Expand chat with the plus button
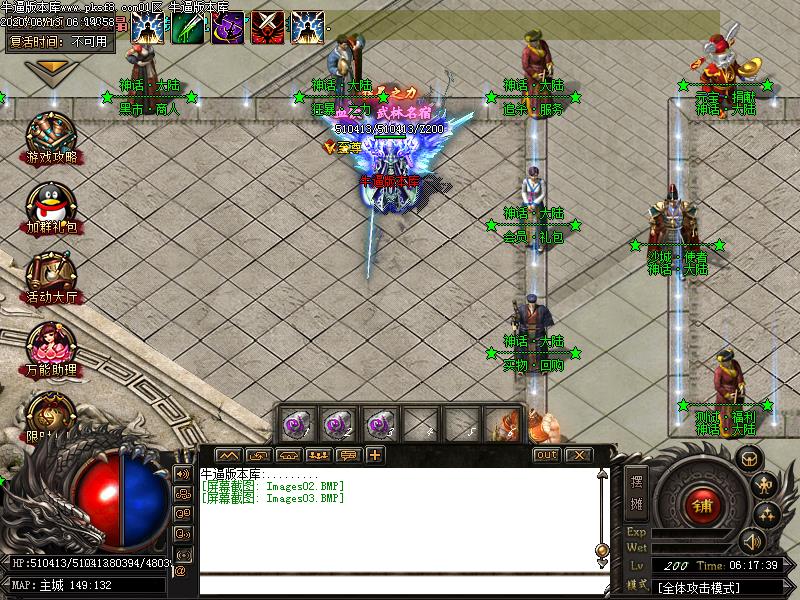The image size is (800, 600). 375,455
